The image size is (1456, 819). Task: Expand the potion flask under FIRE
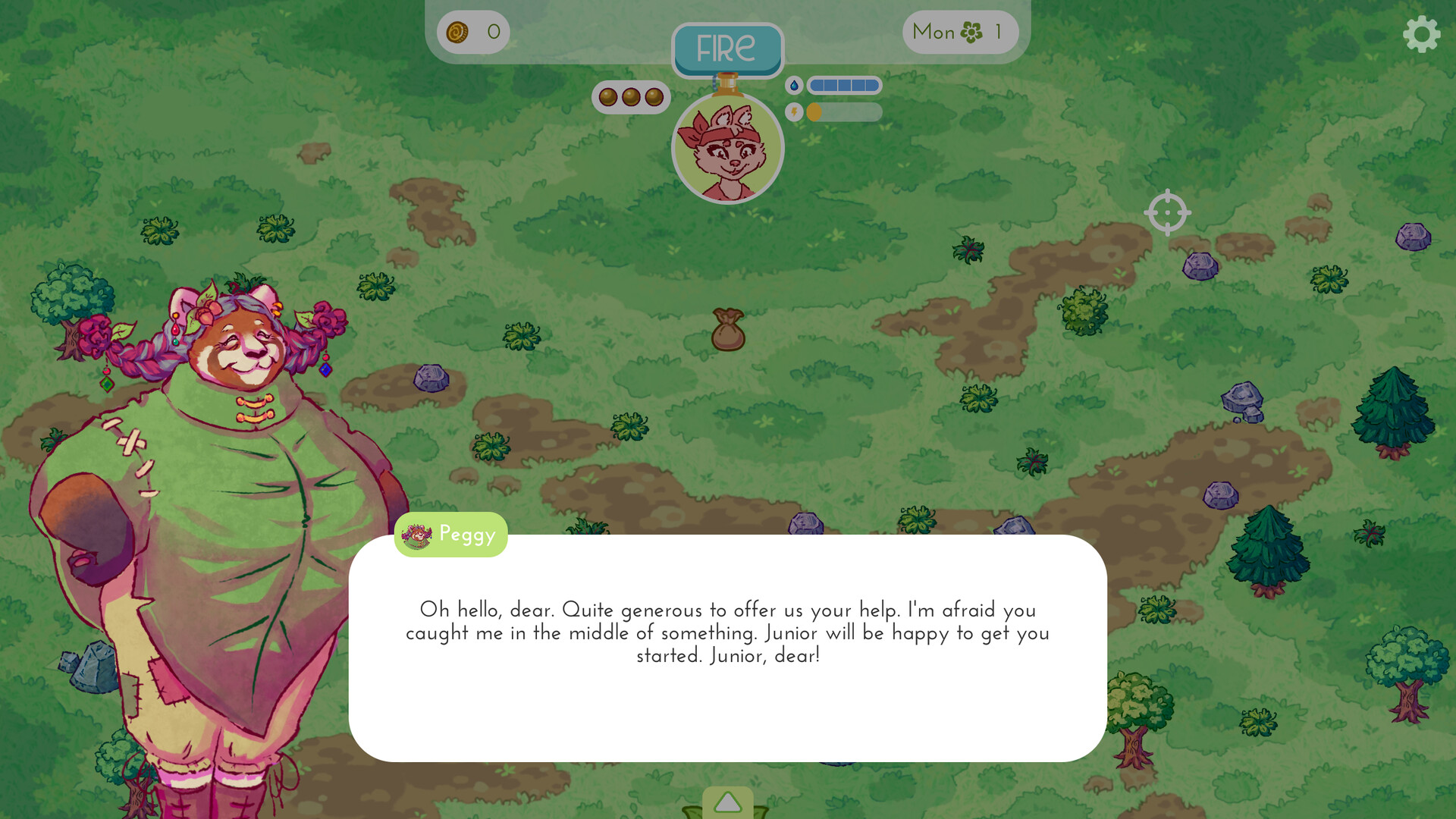tap(728, 85)
